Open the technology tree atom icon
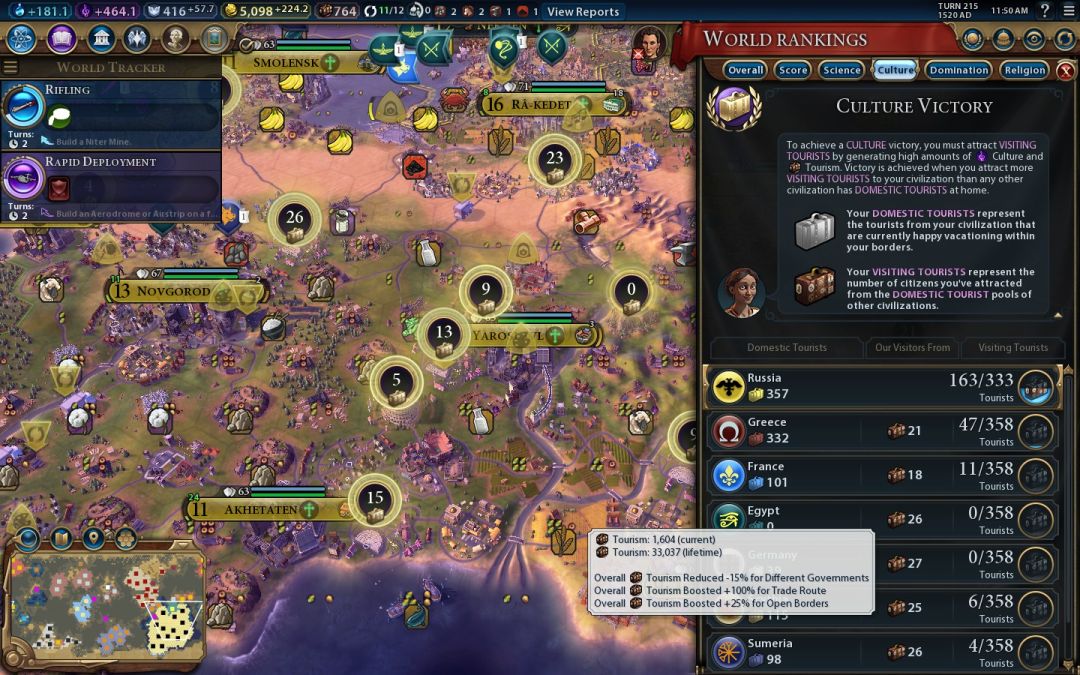Screen dimensions: 1080x675 coord(23,39)
